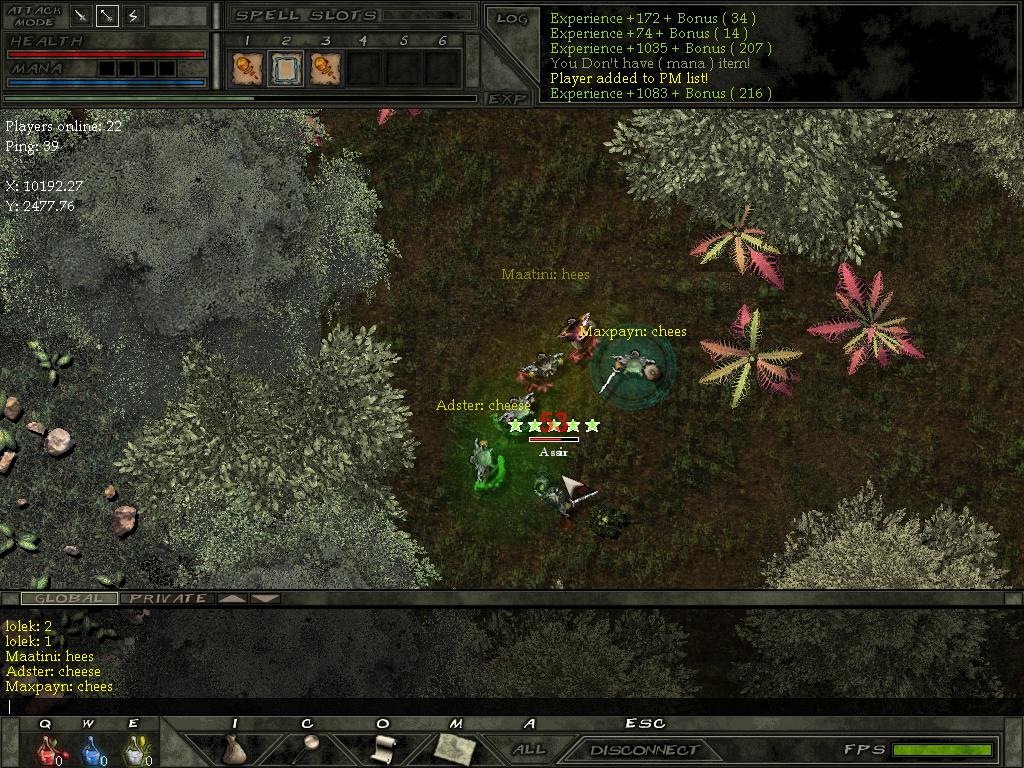Click the chat down arrow button
The height and width of the screenshot is (768, 1024).
coord(265,598)
